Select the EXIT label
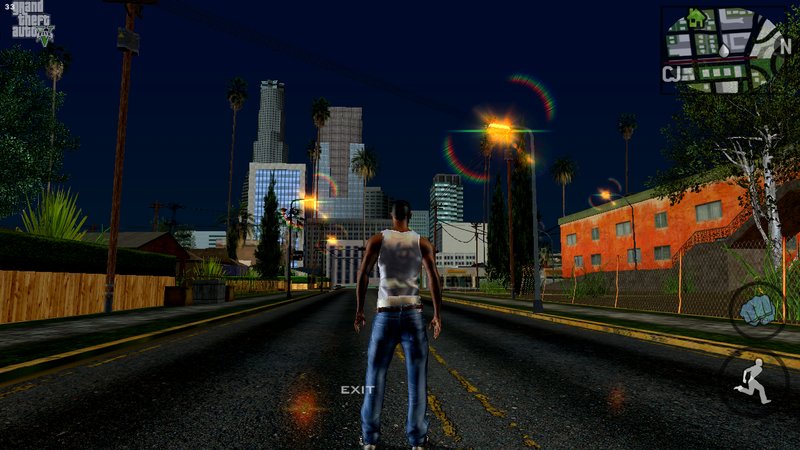 tap(357, 390)
